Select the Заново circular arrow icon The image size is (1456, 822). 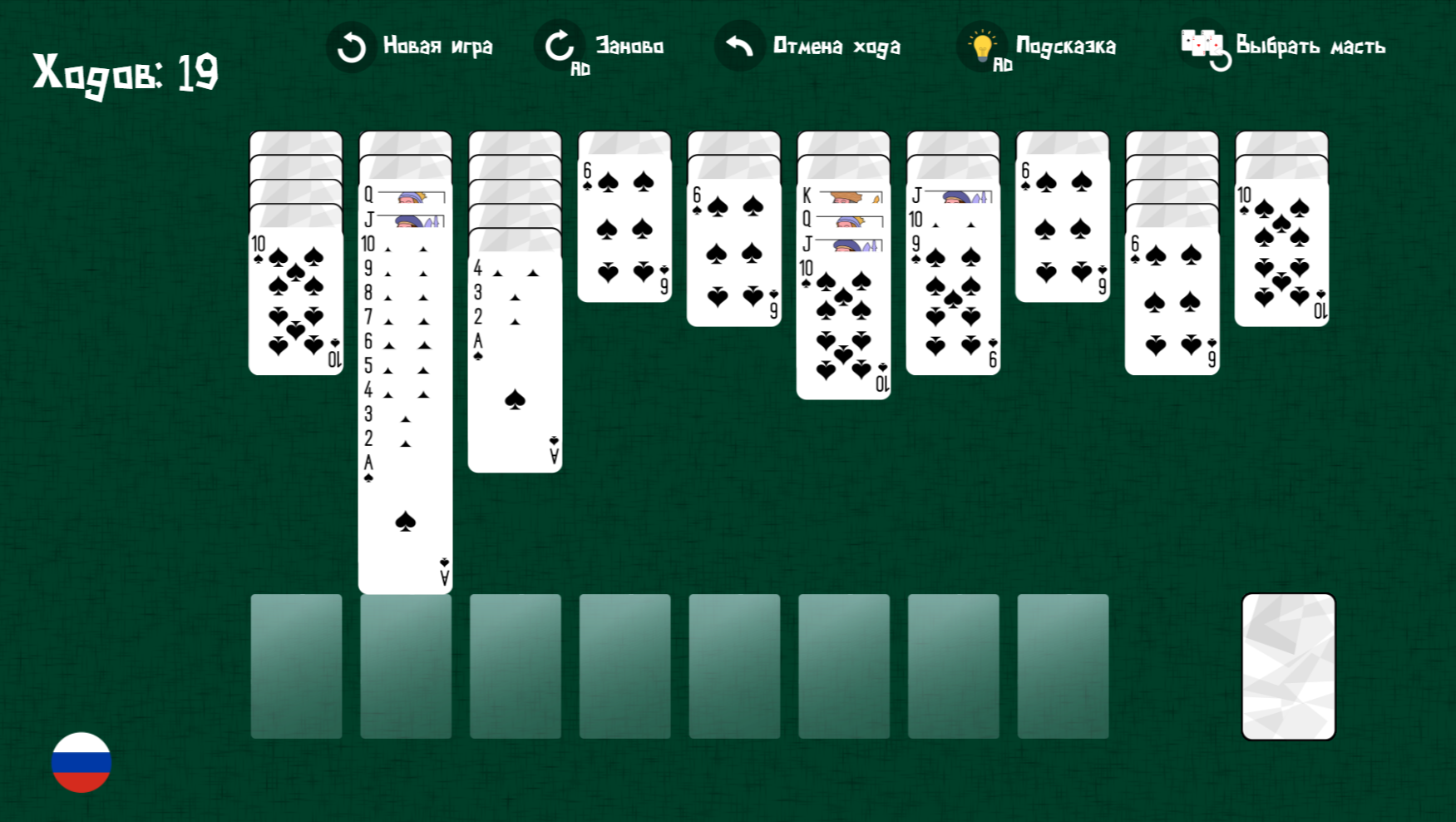[x=560, y=46]
